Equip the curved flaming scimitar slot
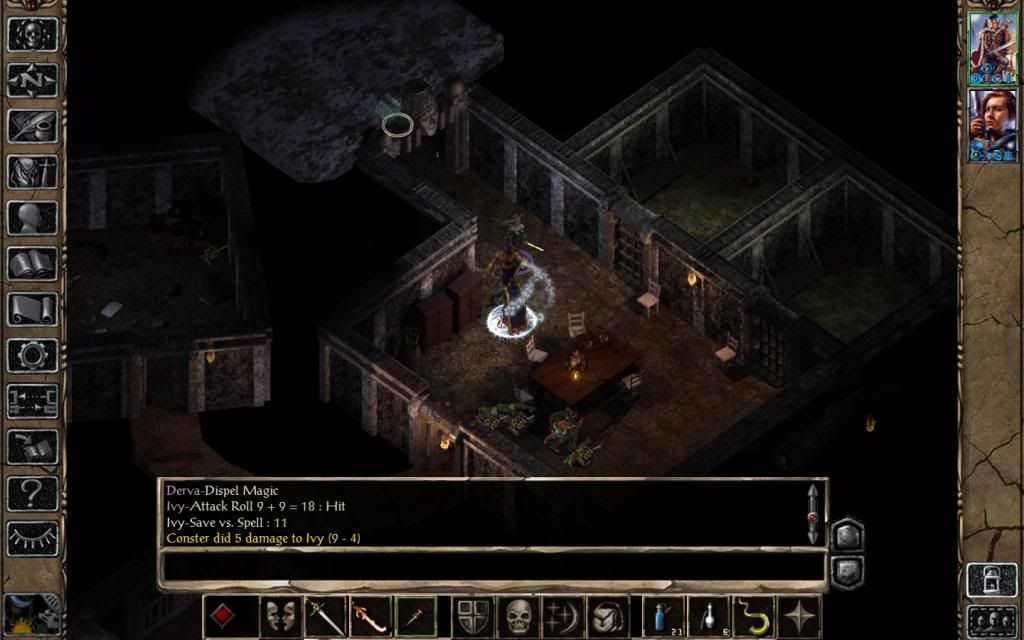1024x640 pixels. 369,616
